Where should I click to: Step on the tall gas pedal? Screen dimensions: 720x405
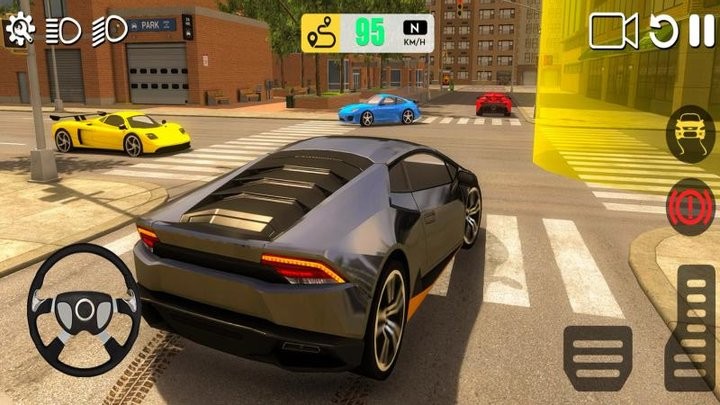[694, 327]
